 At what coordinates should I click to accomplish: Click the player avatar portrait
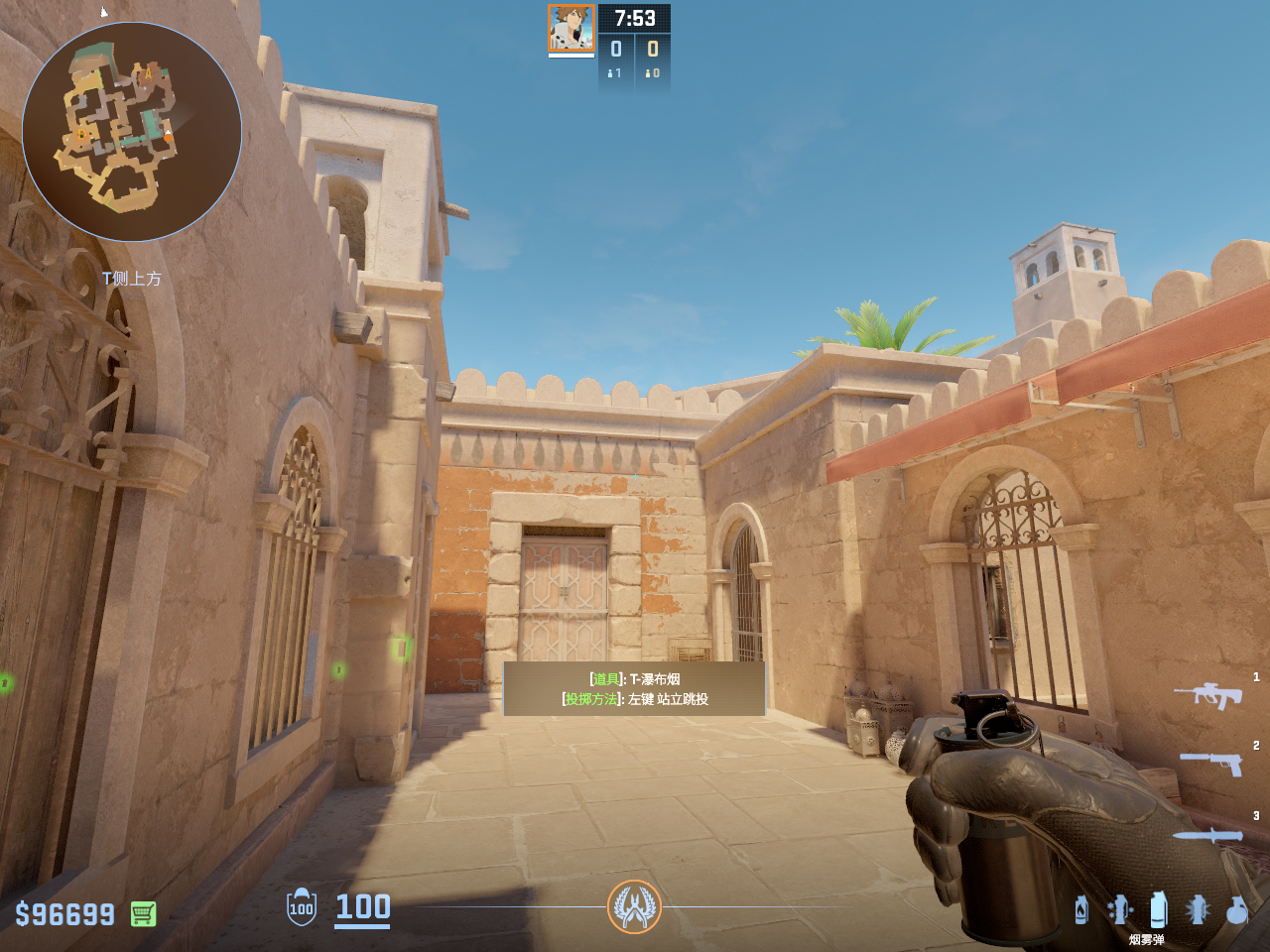coord(571,28)
